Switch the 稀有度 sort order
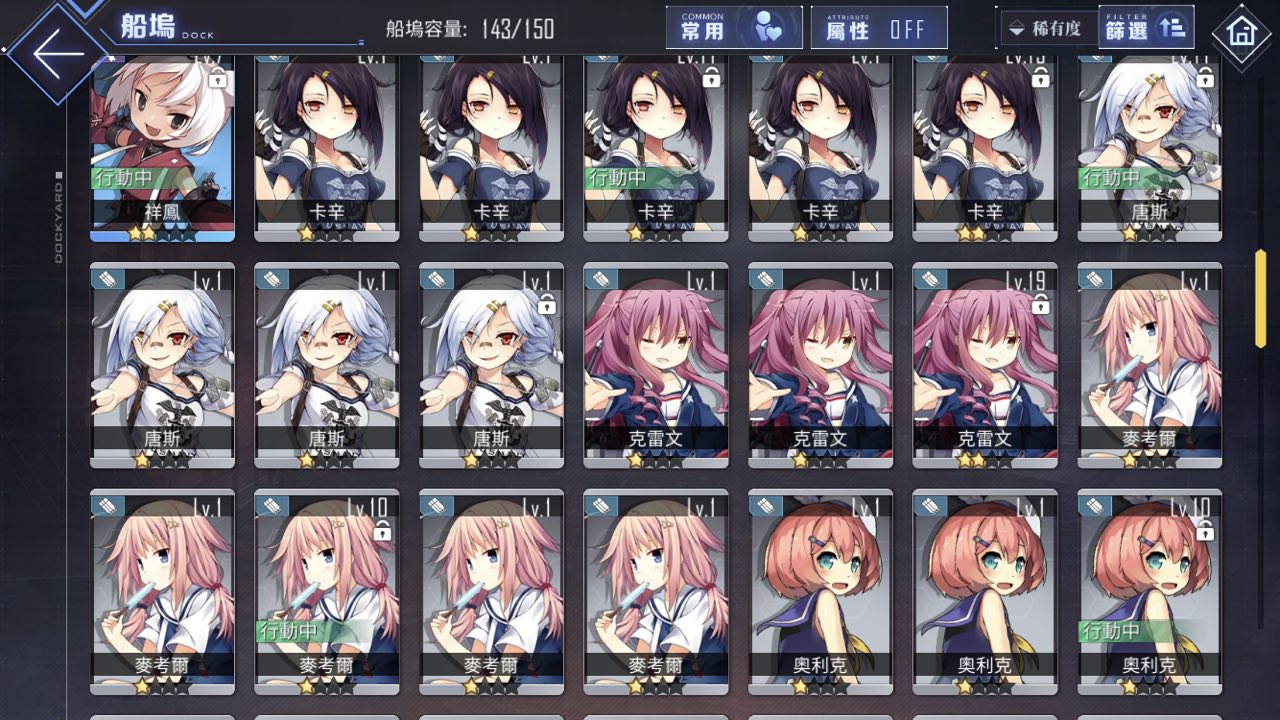The width and height of the screenshot is (1280, 720). pyautogui.click(x=1046, y=28)
